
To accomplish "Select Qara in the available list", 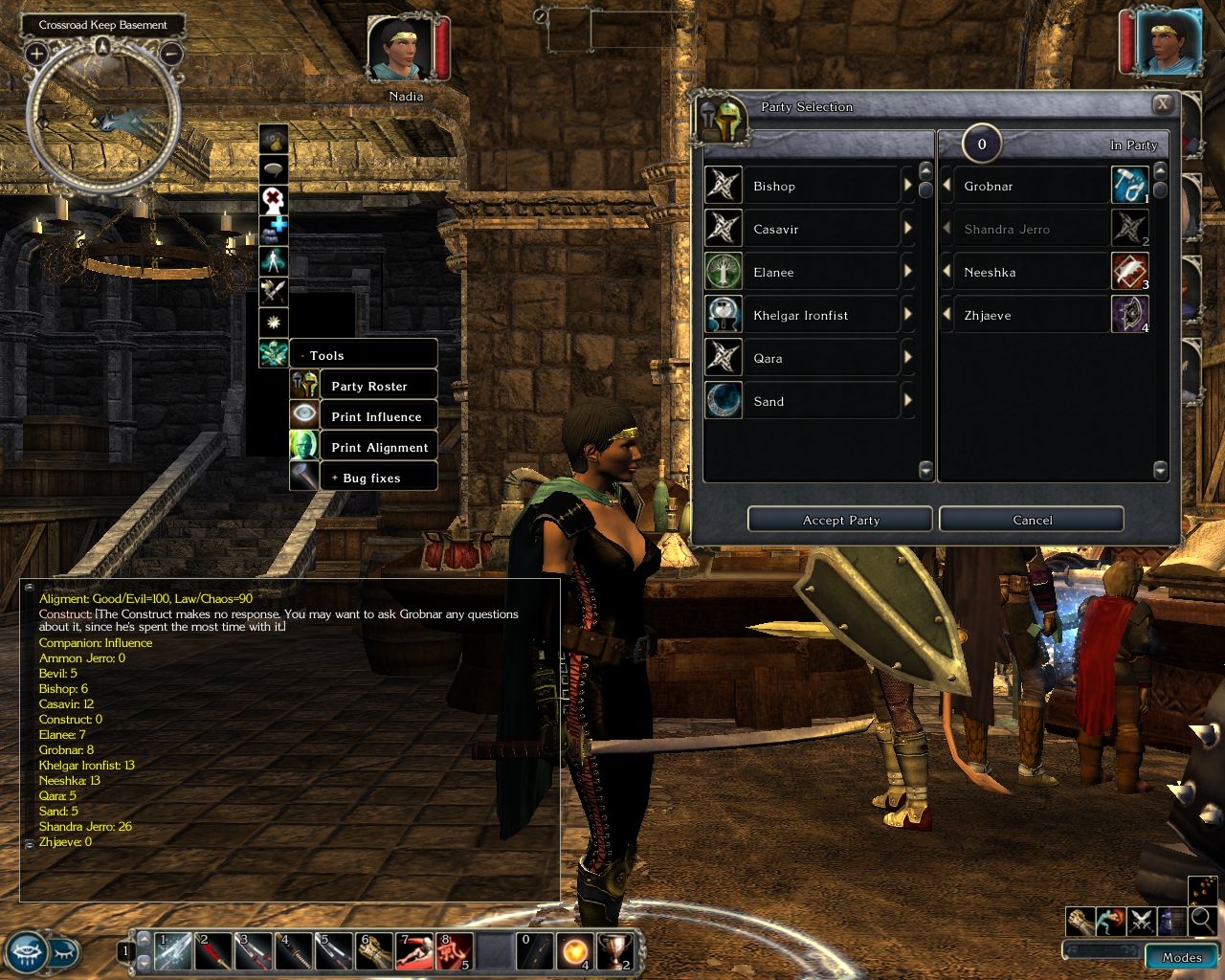I will tap(802, 358).
